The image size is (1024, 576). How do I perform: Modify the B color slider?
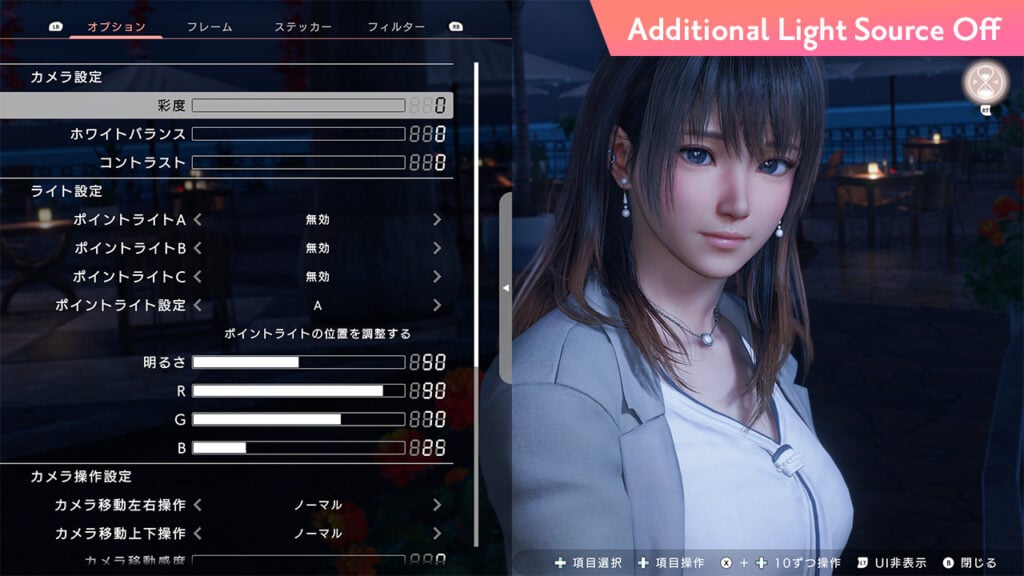pyautogui.click(x=298, y=448)
